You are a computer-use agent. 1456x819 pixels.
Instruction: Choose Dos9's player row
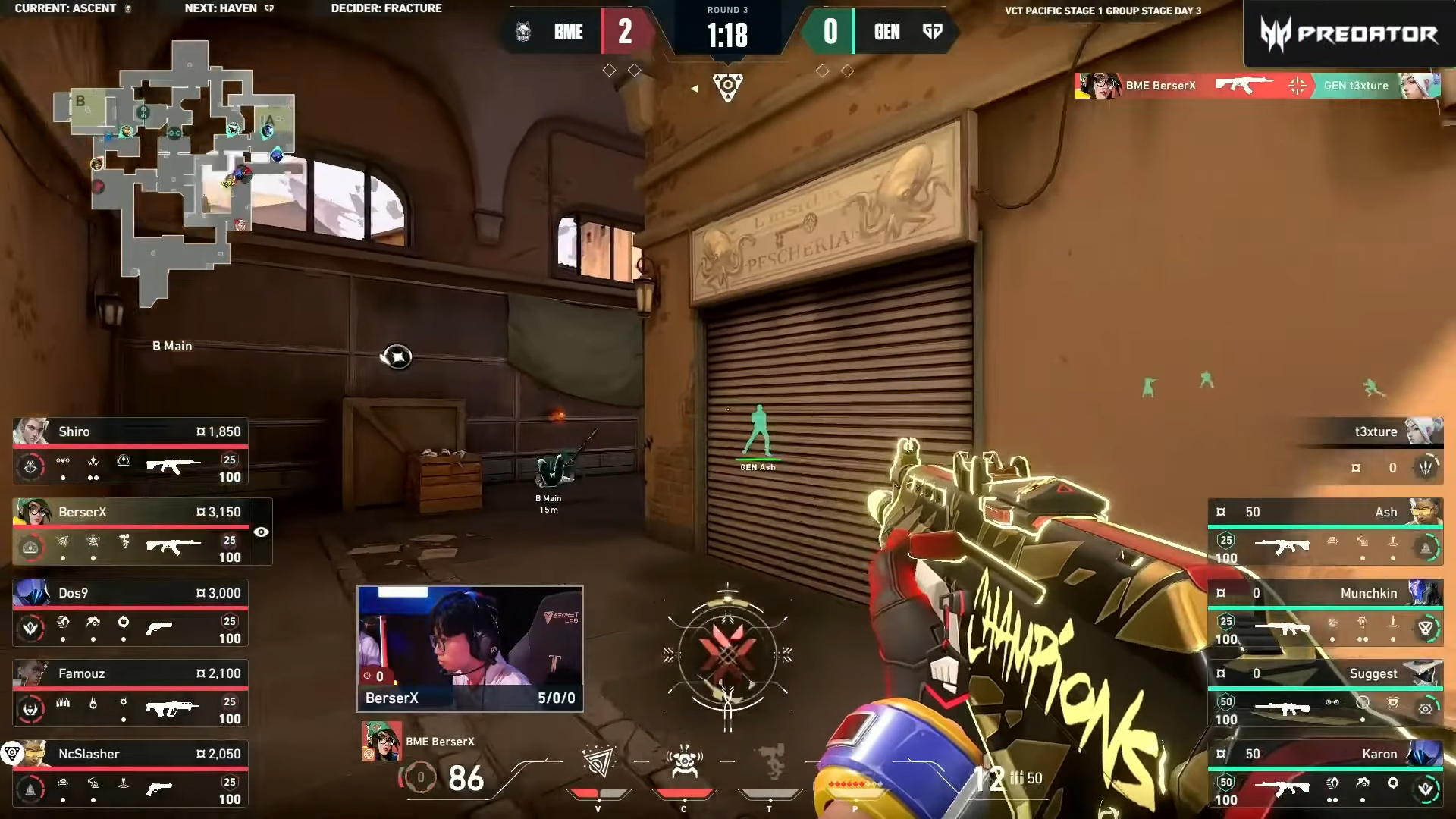(x=130, y=613)
